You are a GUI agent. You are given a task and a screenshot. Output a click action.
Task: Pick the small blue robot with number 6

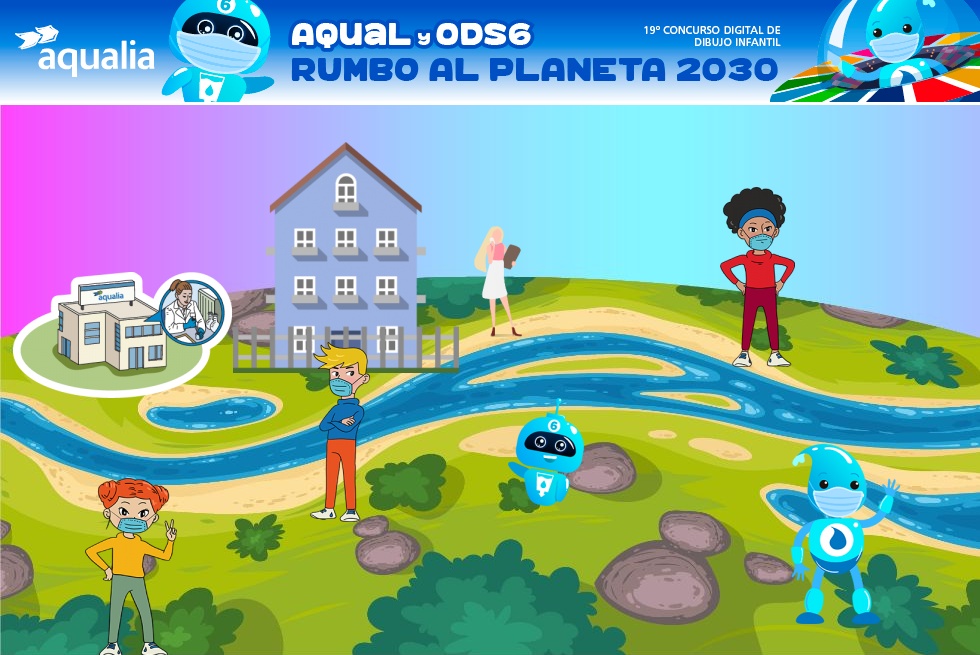(x=545, y=454)
